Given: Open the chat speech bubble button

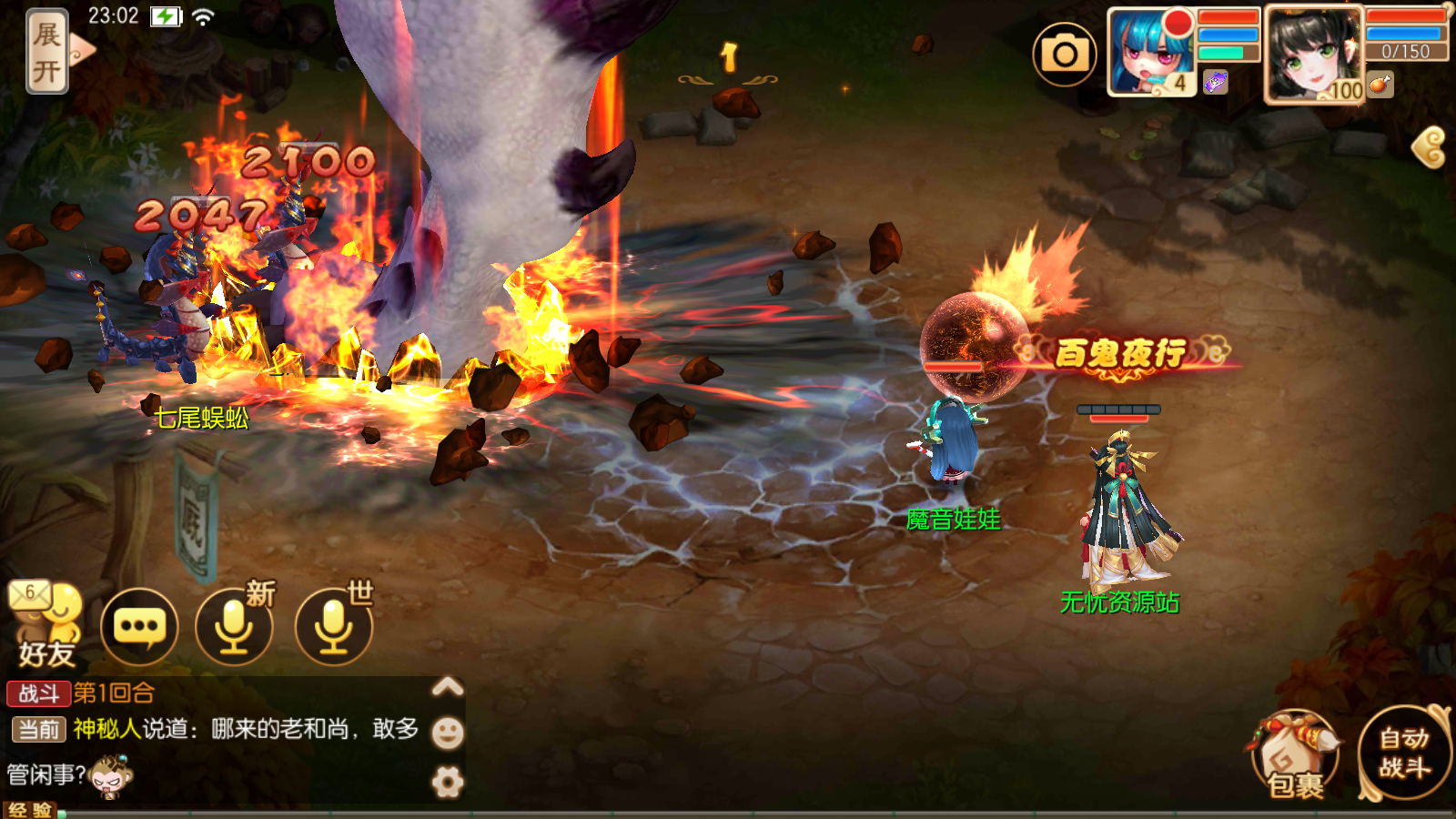Looking at the screenshot, I should (139, 627).
